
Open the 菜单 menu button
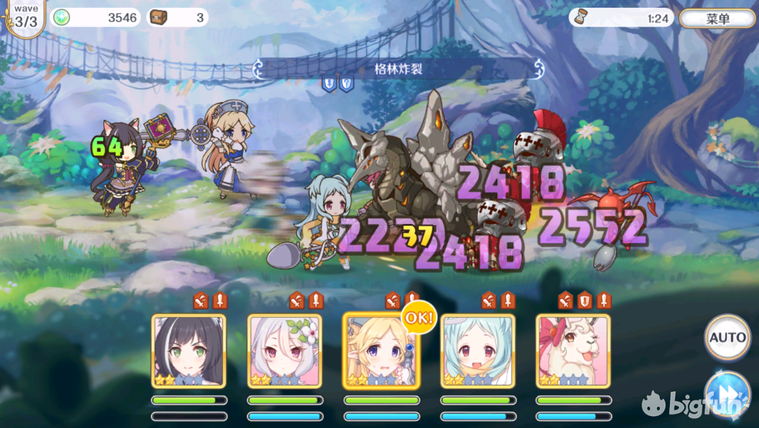point(717,18)
